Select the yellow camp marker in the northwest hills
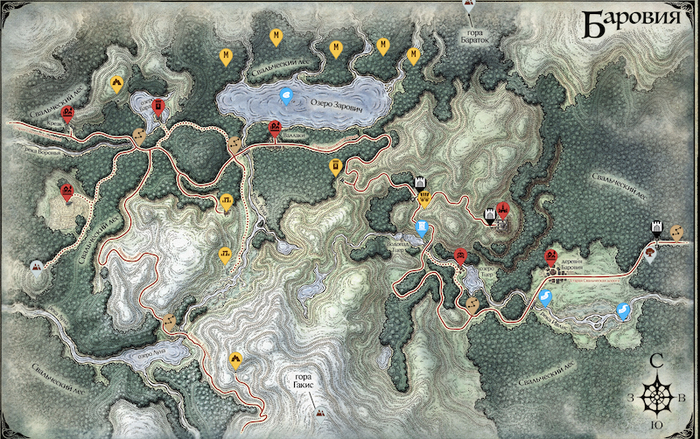Image resolution: width=700 pixels, height=439 pixels. 117,84
